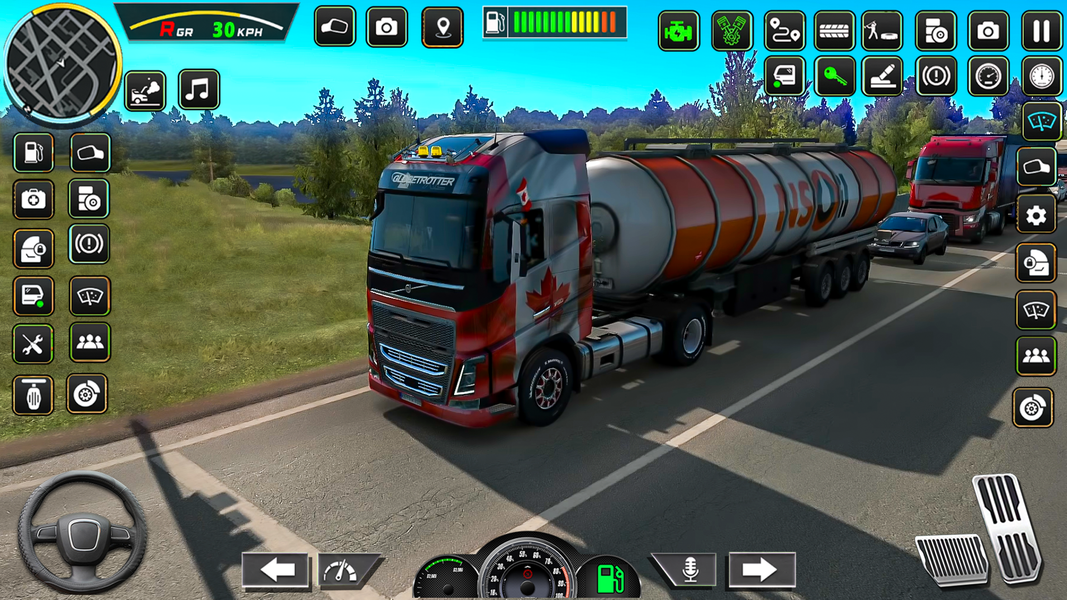Activate the left turn arrow
Image resolution: width=1067 pixels, height=600 pixels.
click(276, 571)
